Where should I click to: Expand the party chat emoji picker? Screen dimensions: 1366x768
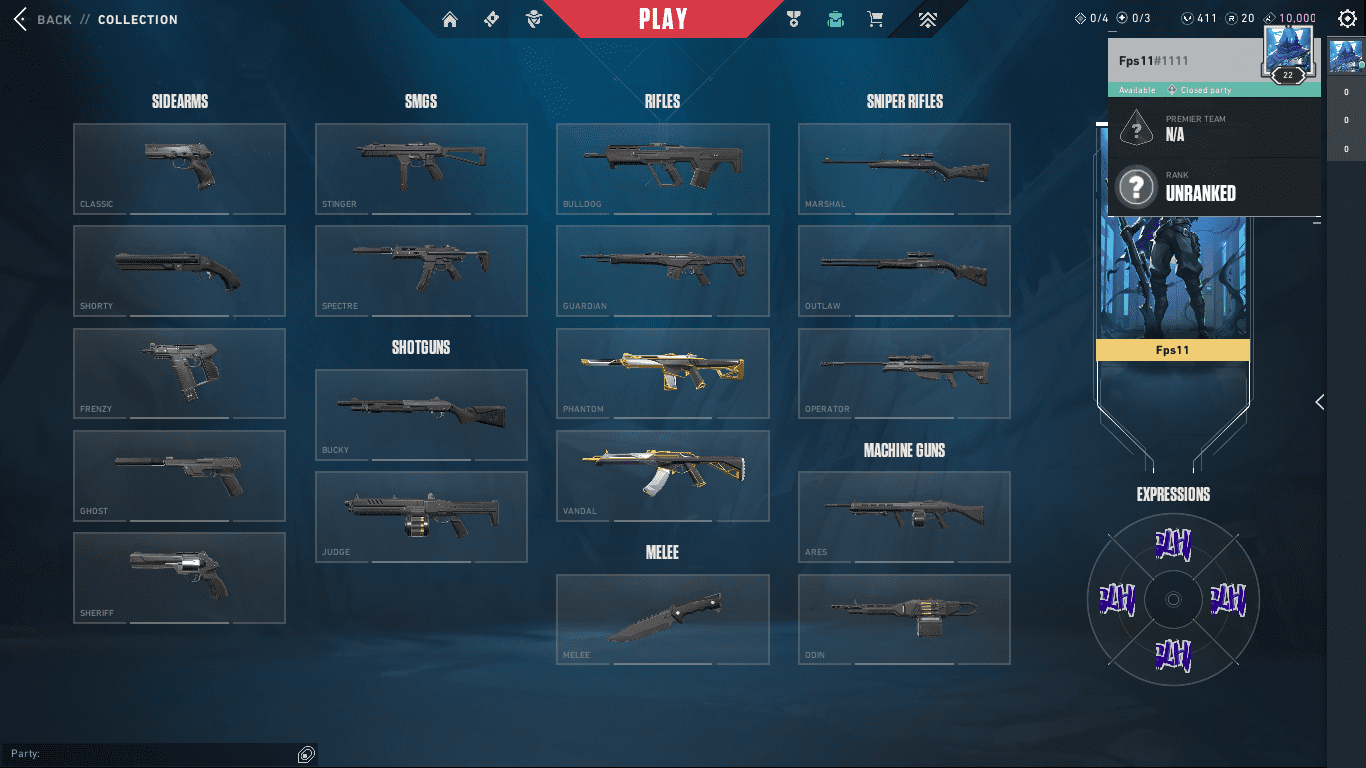(304, 754)
